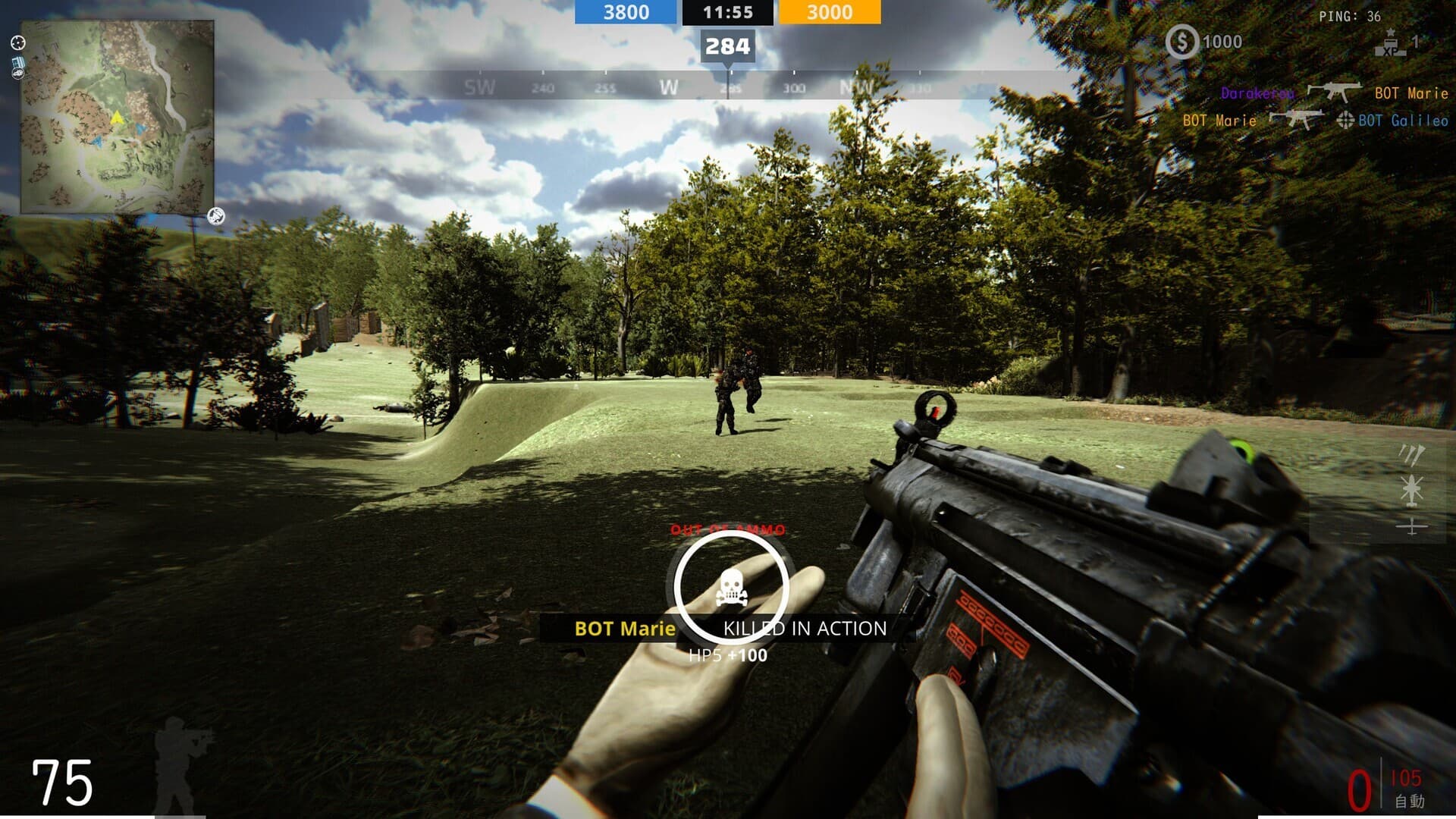Select the BOT Galileo kill feed entry
The width and height of the screenshot is (1456, 819).
click(1402, 121)
